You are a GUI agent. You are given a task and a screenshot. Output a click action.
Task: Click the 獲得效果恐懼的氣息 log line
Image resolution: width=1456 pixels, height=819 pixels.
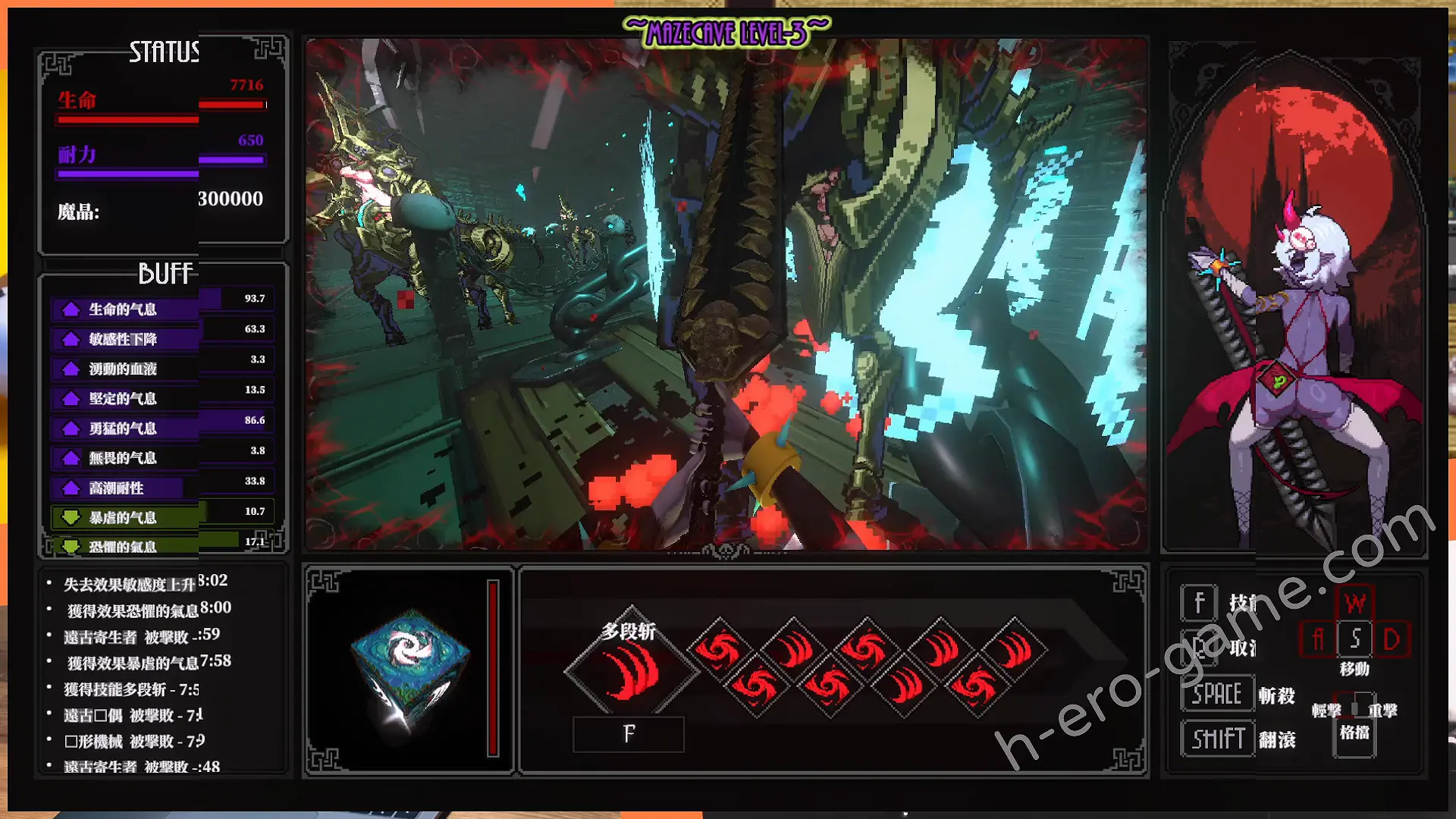click(149, 610)
